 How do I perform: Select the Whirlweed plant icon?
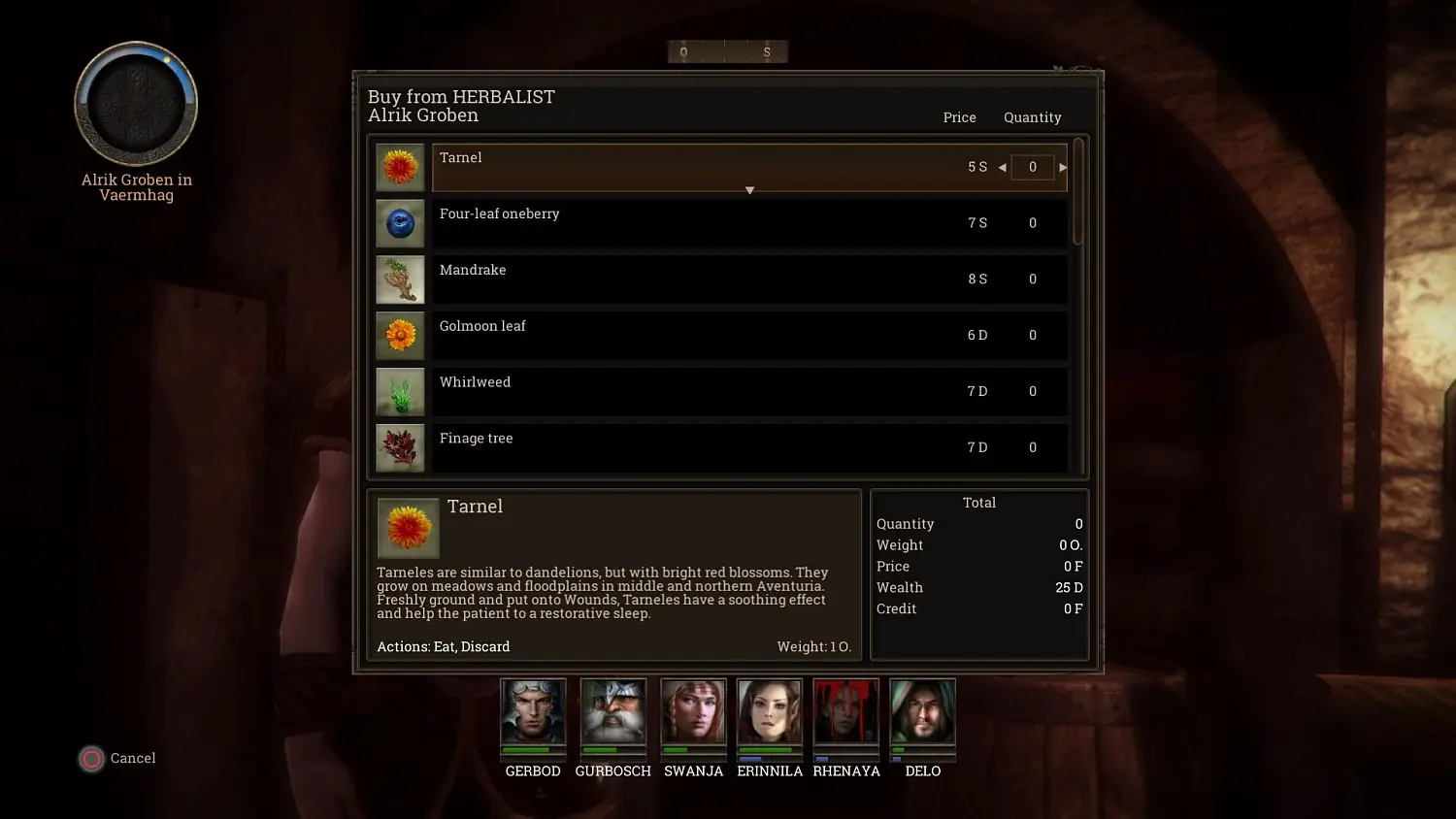click(400, 391)
